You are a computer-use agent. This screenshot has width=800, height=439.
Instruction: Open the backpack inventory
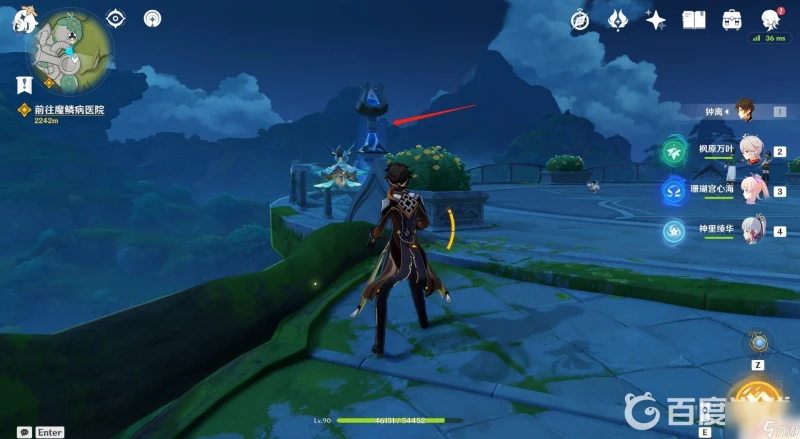732,19
